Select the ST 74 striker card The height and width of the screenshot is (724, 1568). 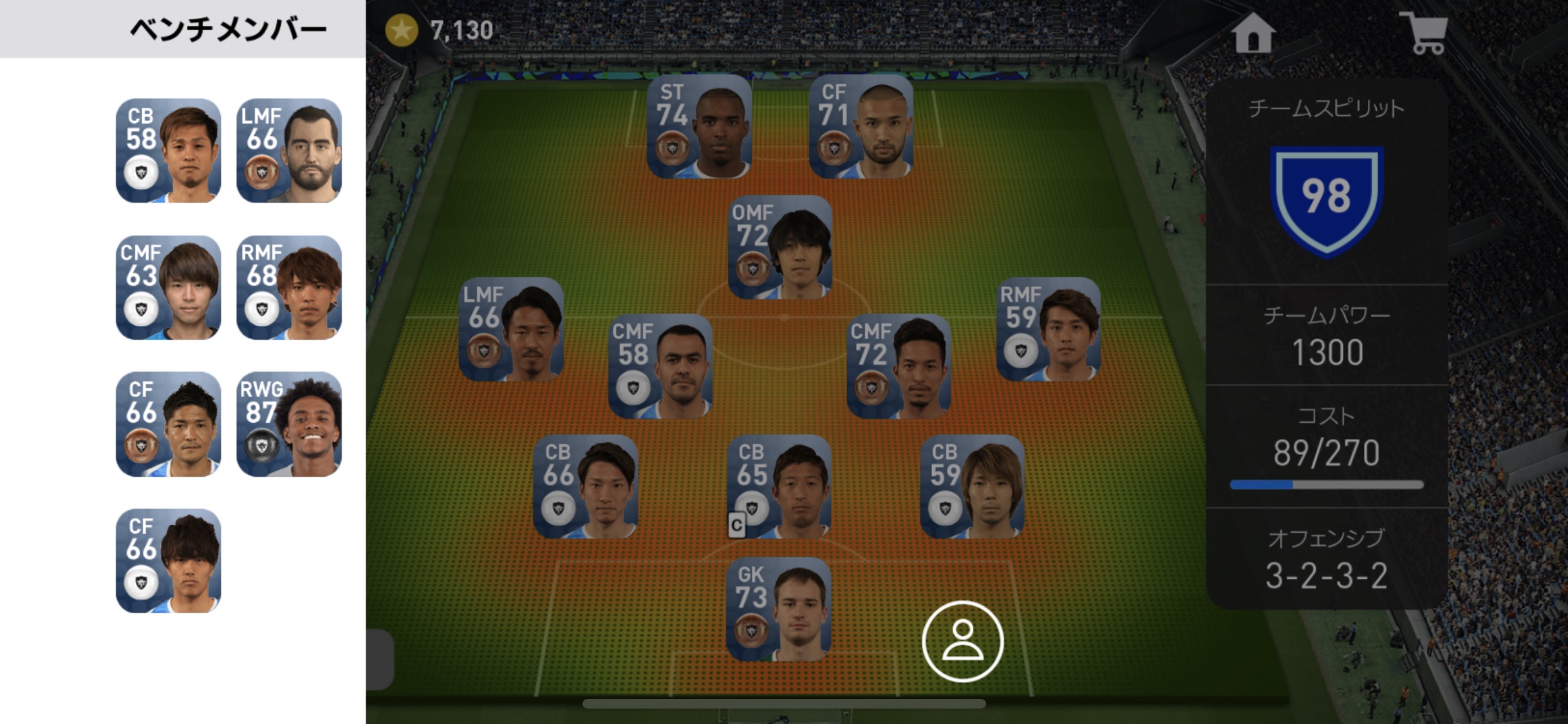(x=699, y=127)
